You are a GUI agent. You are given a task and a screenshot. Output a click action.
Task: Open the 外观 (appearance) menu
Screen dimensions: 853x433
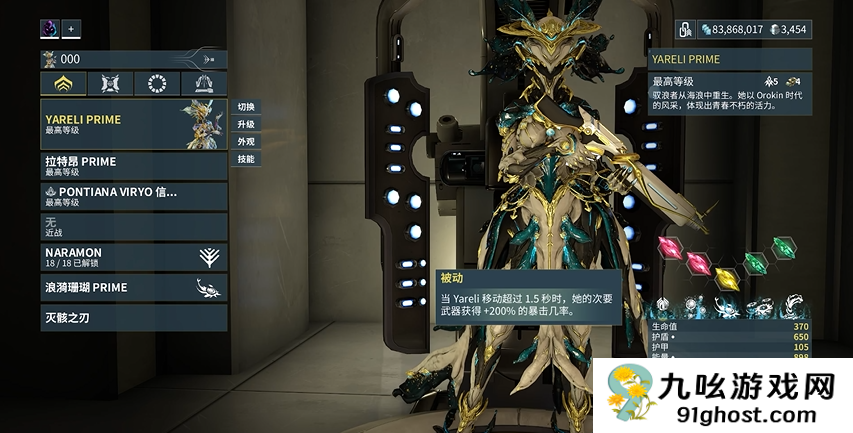click(x=246, y=142)
